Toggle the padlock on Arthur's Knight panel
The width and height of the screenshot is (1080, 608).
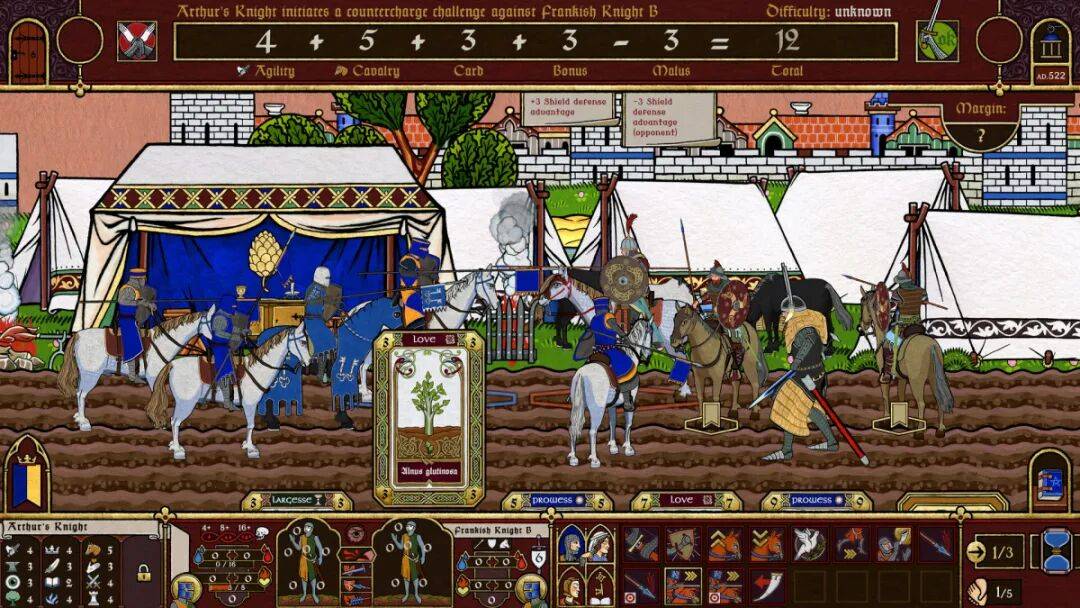[144, 573]
